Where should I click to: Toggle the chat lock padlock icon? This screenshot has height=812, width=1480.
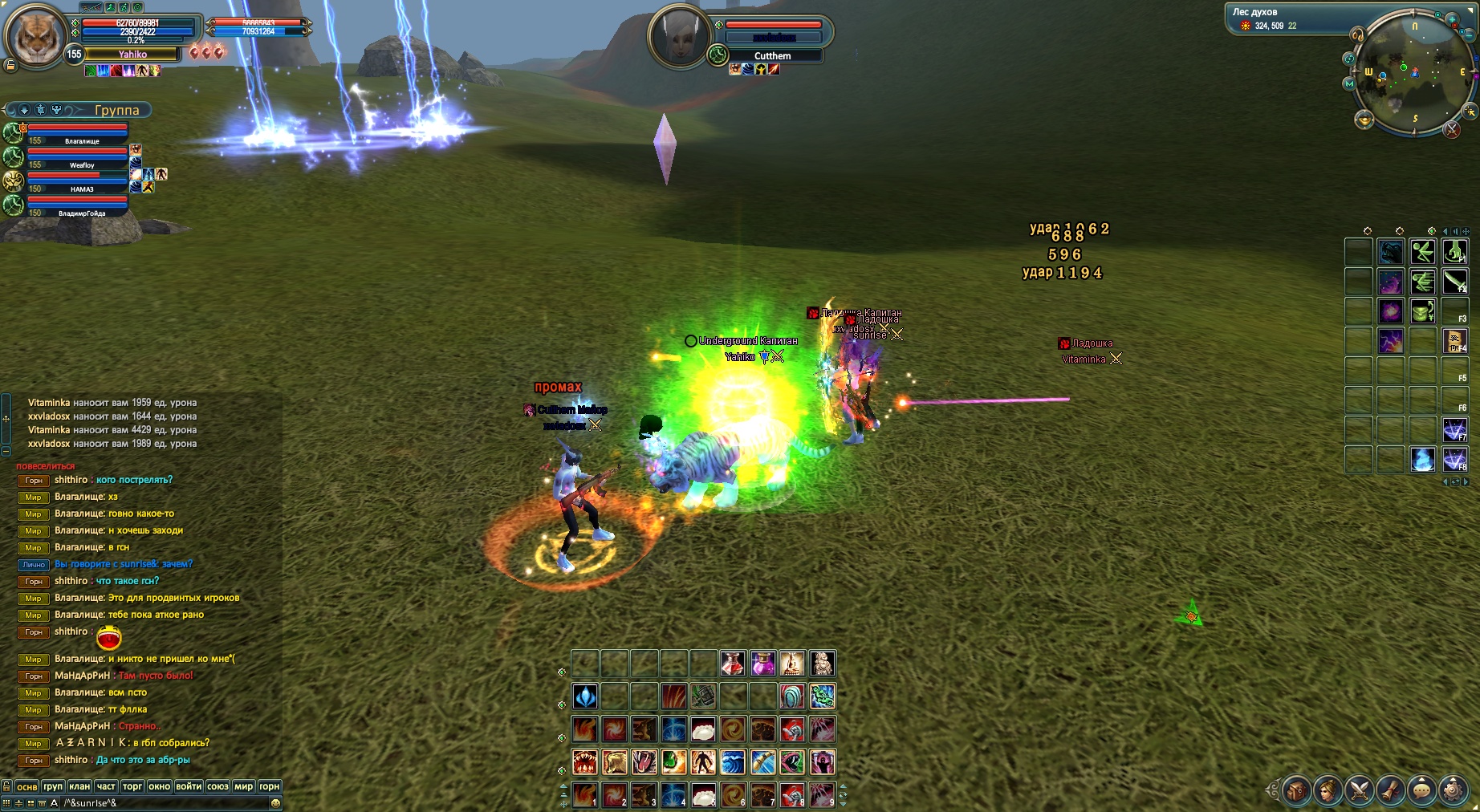pos(6,786)
